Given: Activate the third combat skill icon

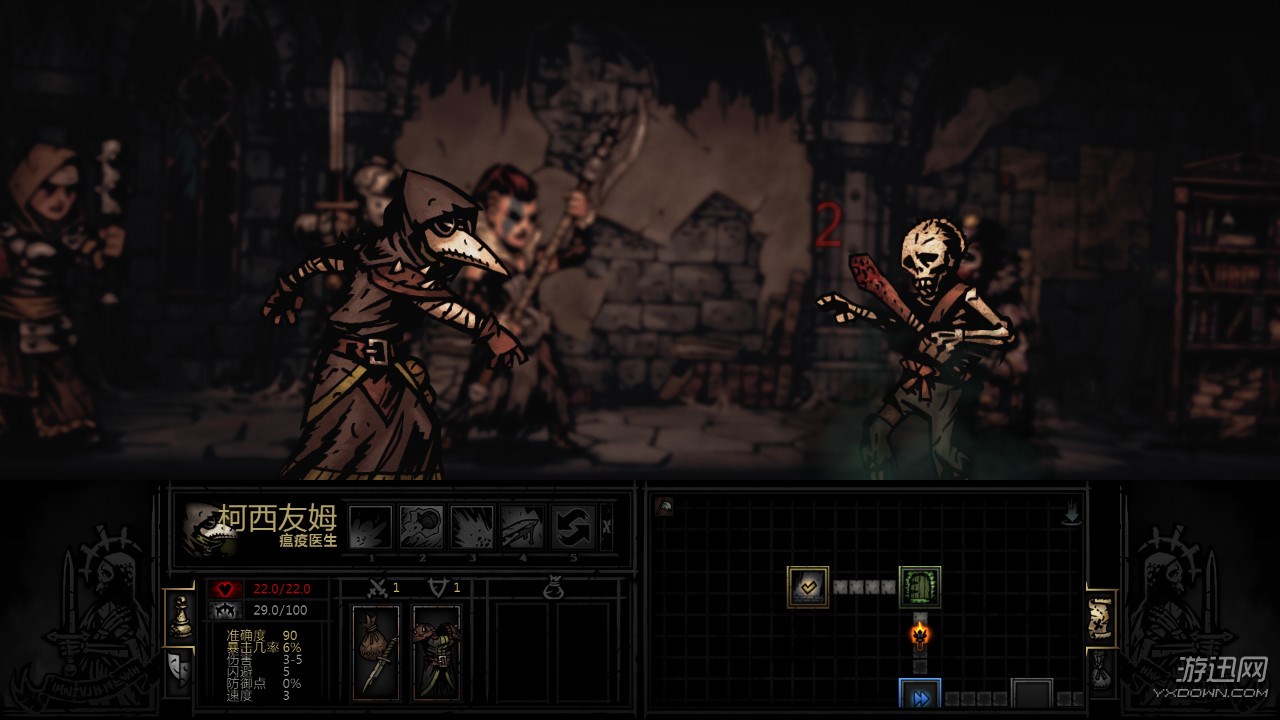Looking at the screenshot, I should pos(471,526).
